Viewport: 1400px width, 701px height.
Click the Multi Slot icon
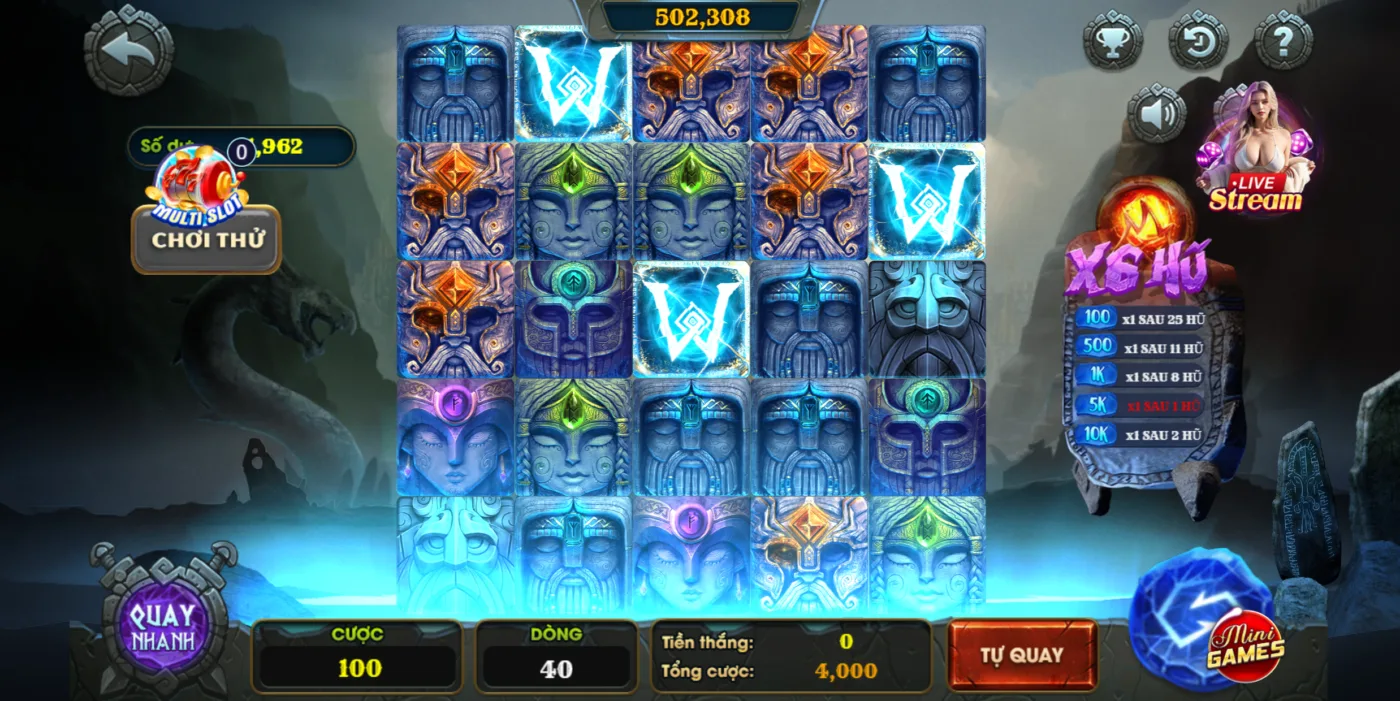(x=196, y=186)
